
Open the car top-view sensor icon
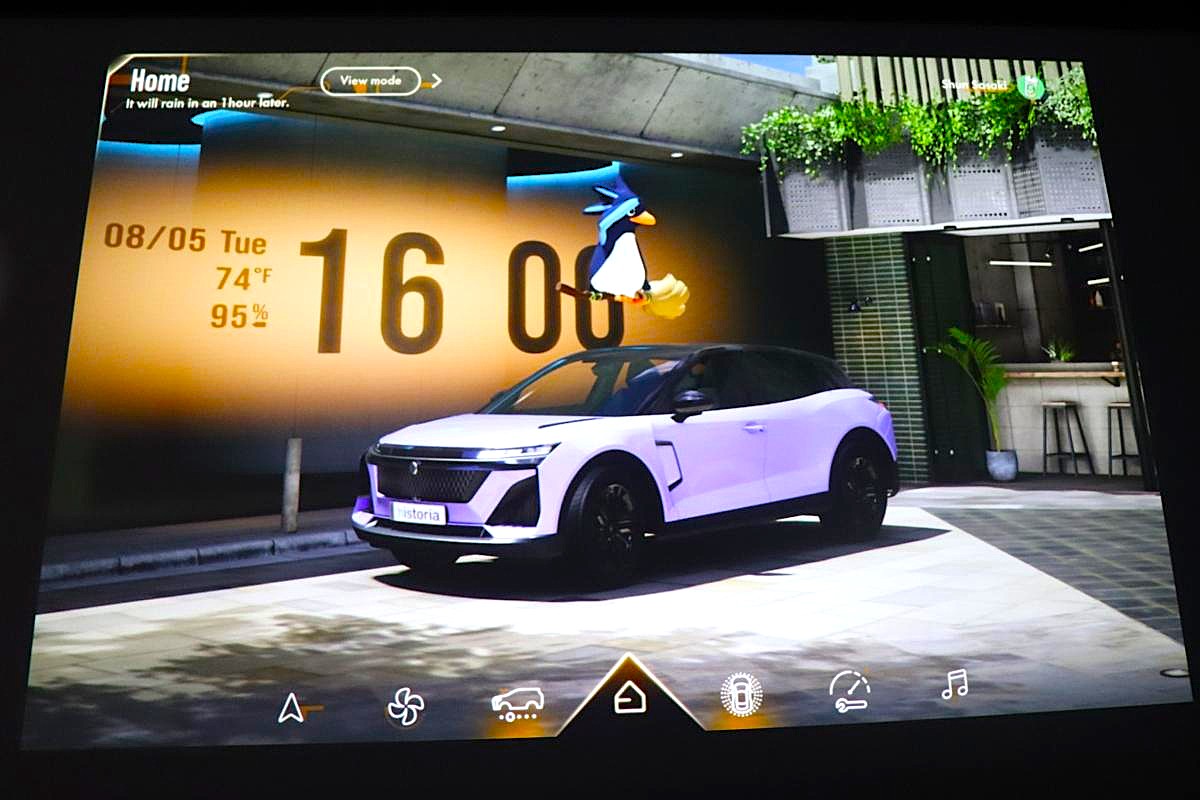741,694
